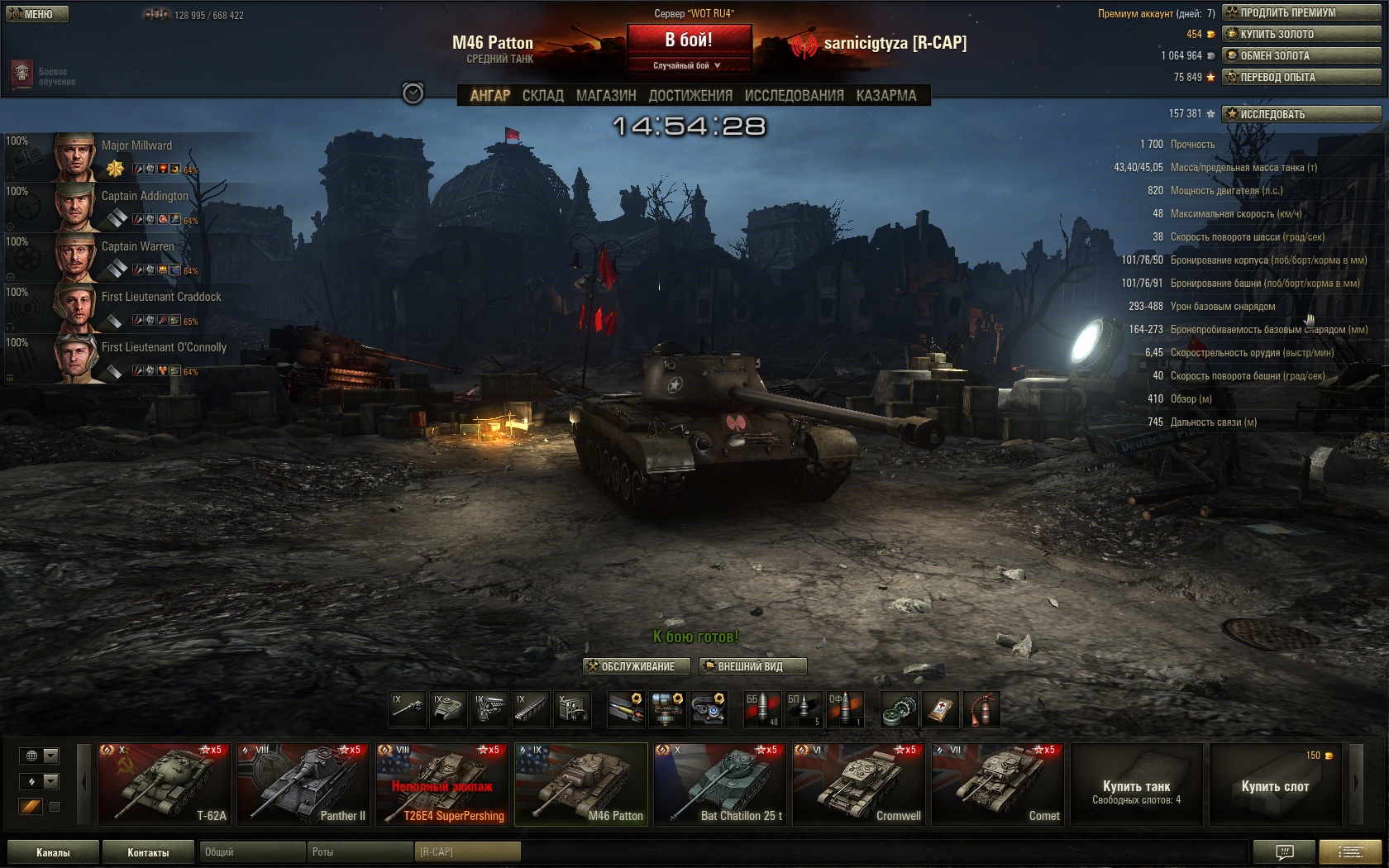The width and height of the screenshot is (1389, 868).
Task: Open the Каналы chat channels button
Action: click(x=53, y=852)
